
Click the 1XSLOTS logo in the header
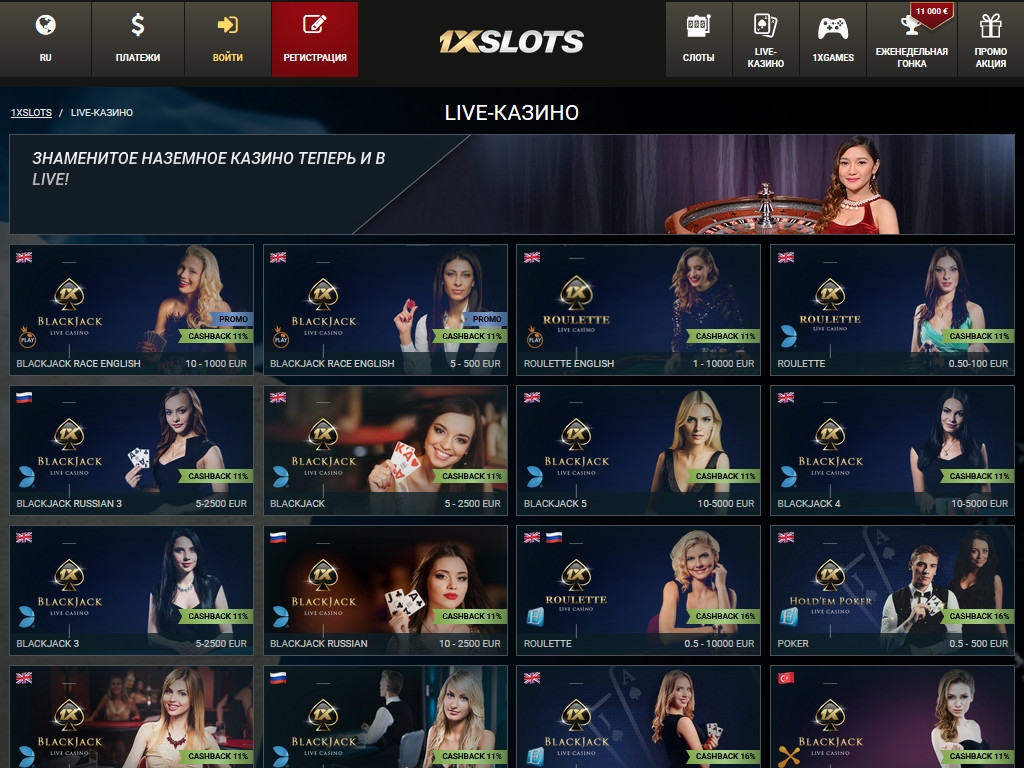pyautogui.click(x=511, y=41)
